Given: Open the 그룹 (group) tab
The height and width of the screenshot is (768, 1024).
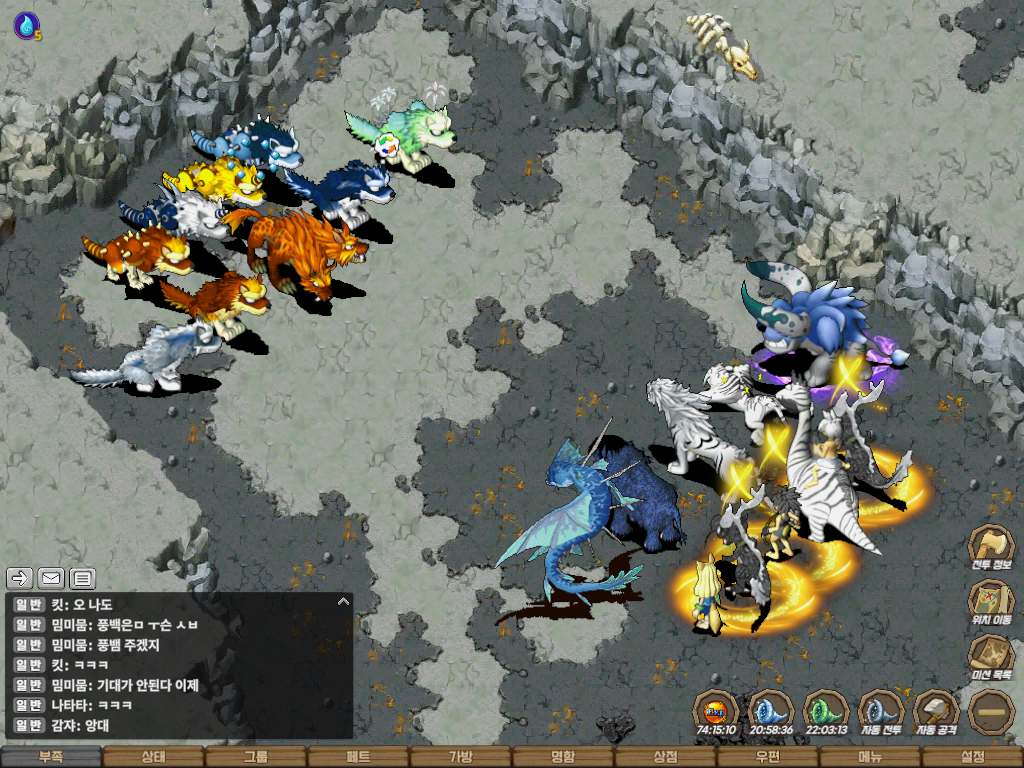Looking at the screenshot, I should point(256,757).
